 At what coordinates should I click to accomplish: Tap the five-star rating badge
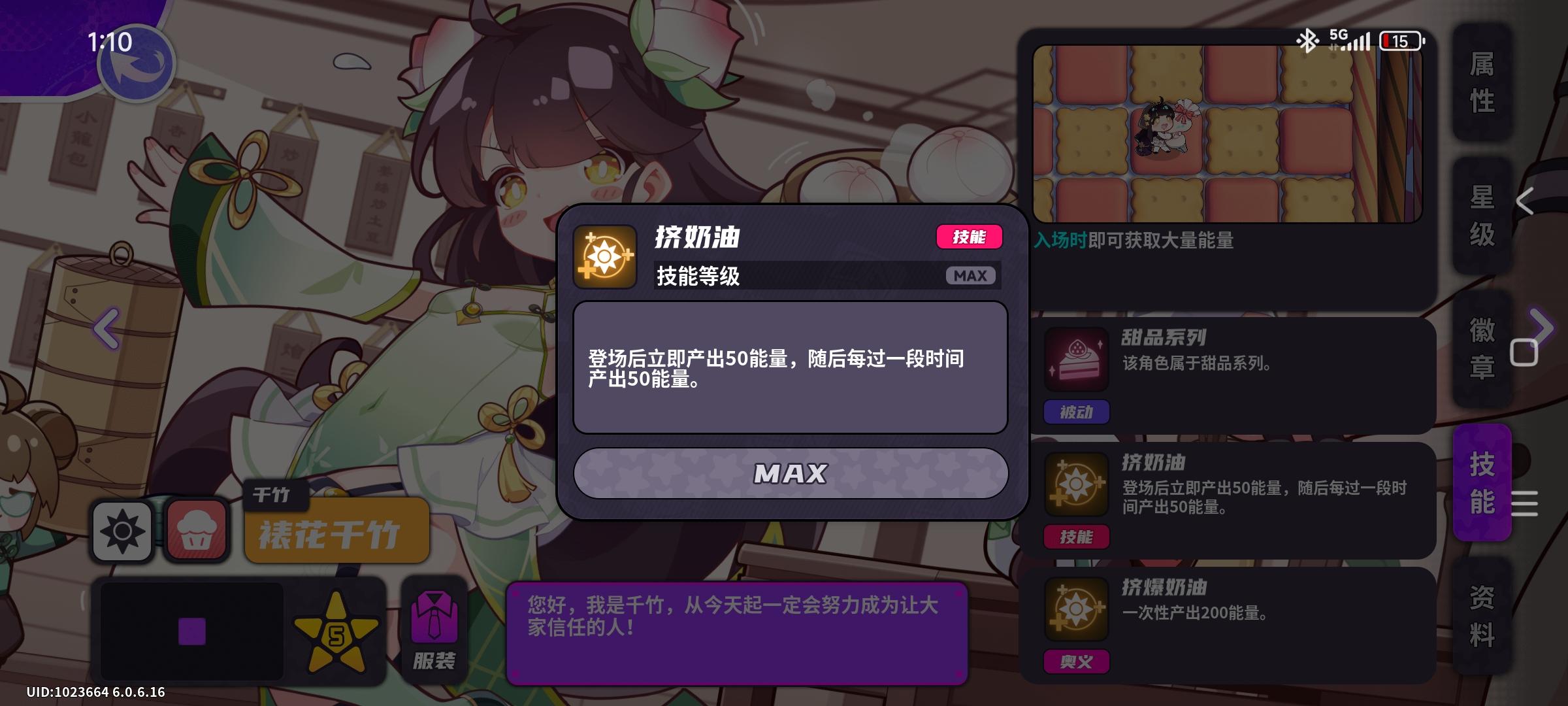pos(335,631)
